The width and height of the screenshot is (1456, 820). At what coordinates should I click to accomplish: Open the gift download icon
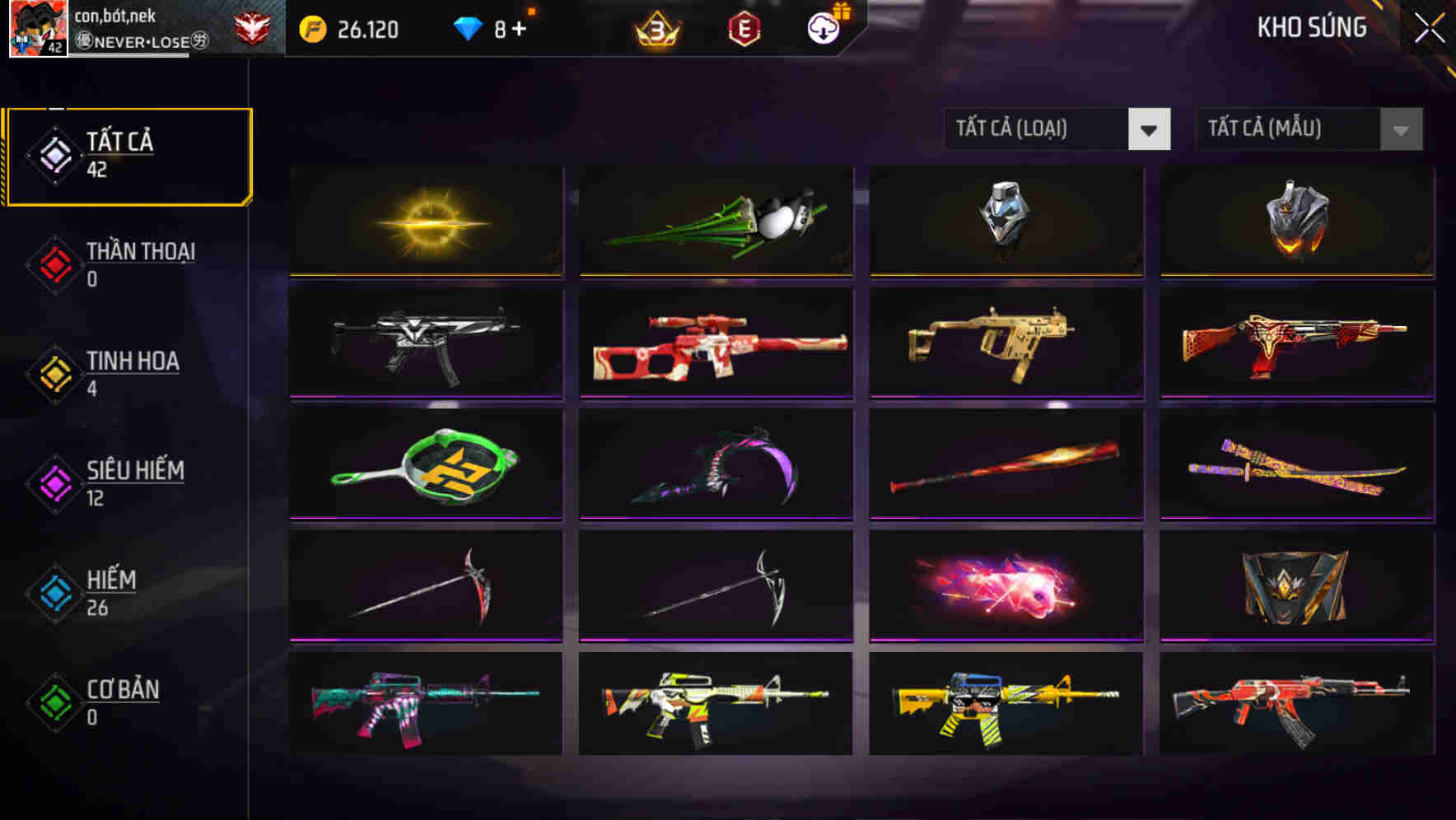click(823, 27)
